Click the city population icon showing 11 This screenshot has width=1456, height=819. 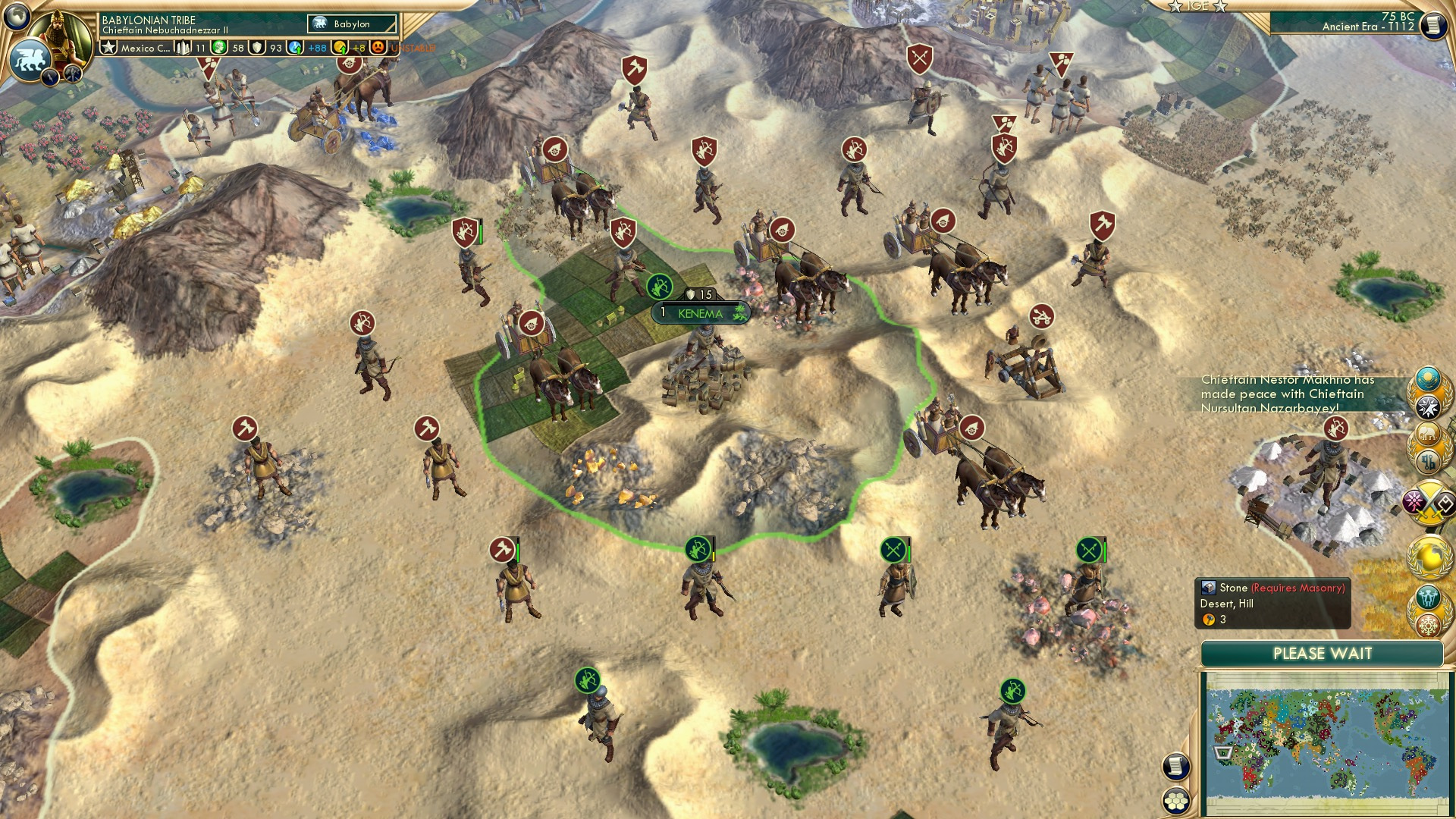[184, 49]
